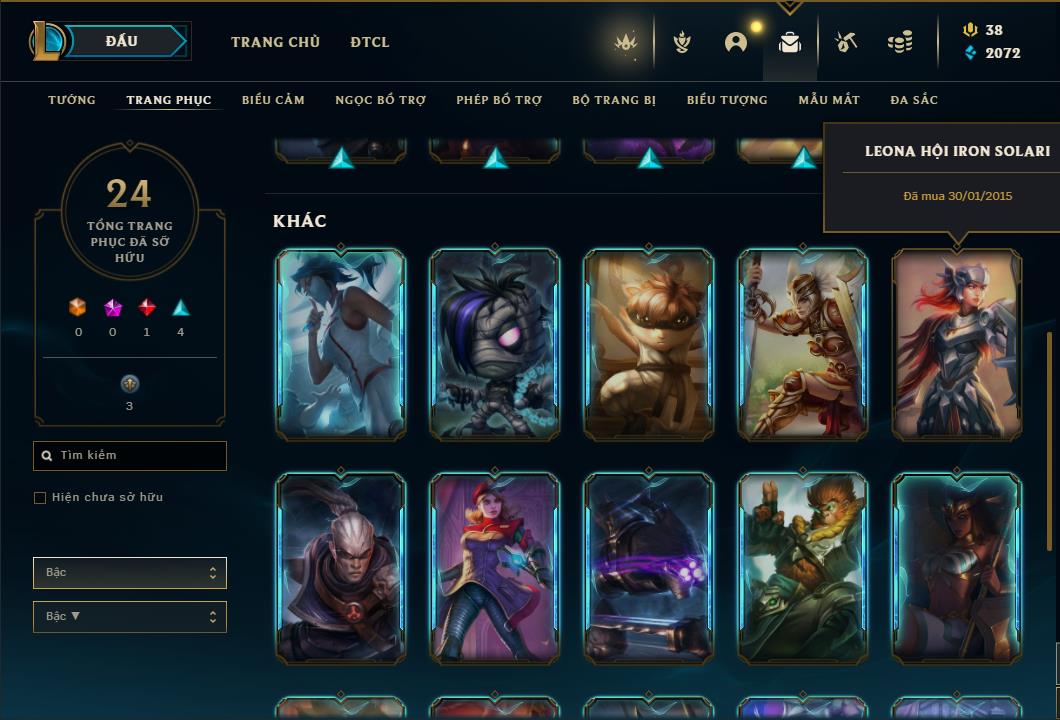Switch to the ĐA SẮC tab
This screenshot has width=1060, height=720.
click(914, 100)
